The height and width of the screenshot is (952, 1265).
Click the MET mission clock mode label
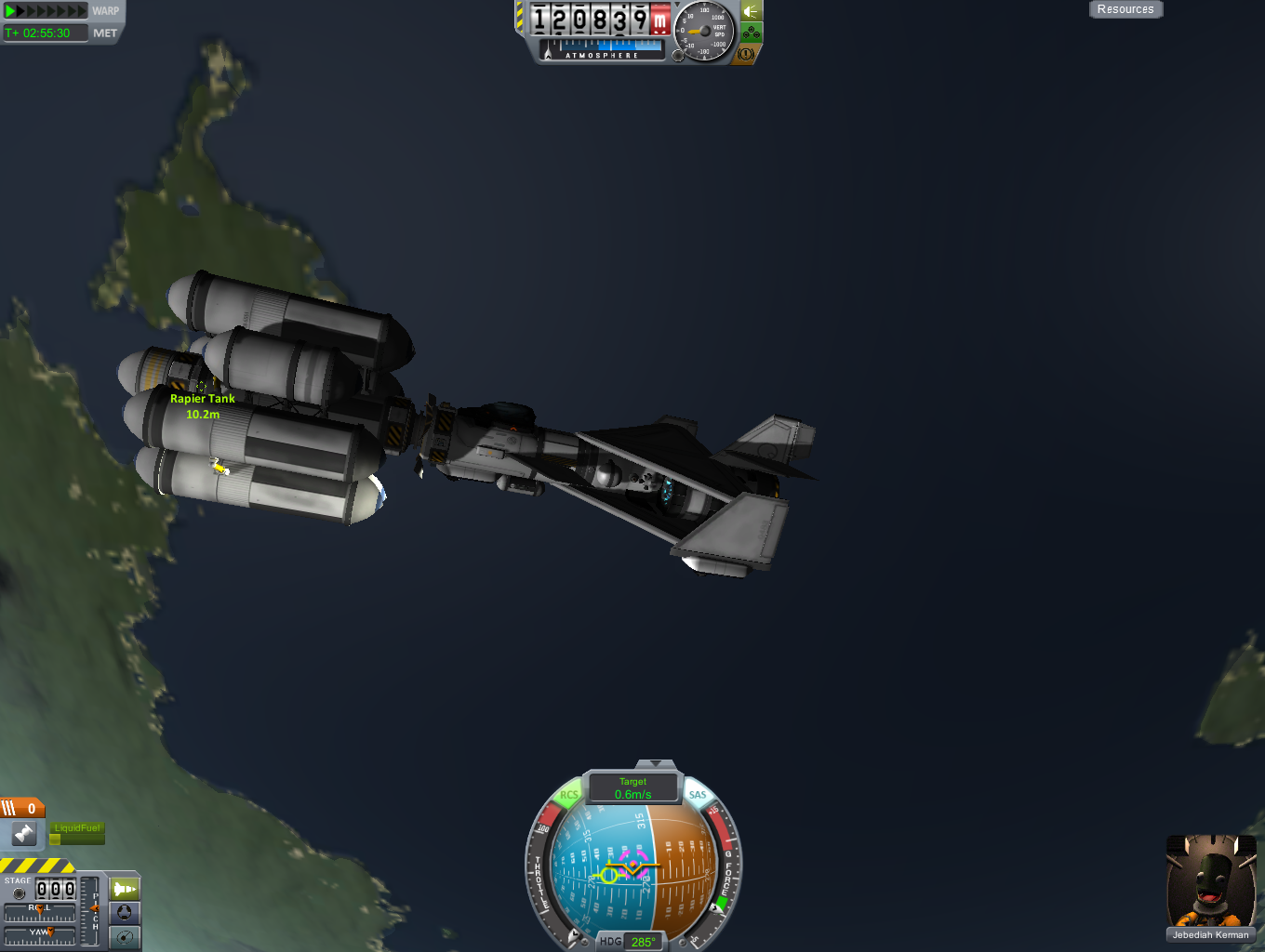(x=105, y=33)
